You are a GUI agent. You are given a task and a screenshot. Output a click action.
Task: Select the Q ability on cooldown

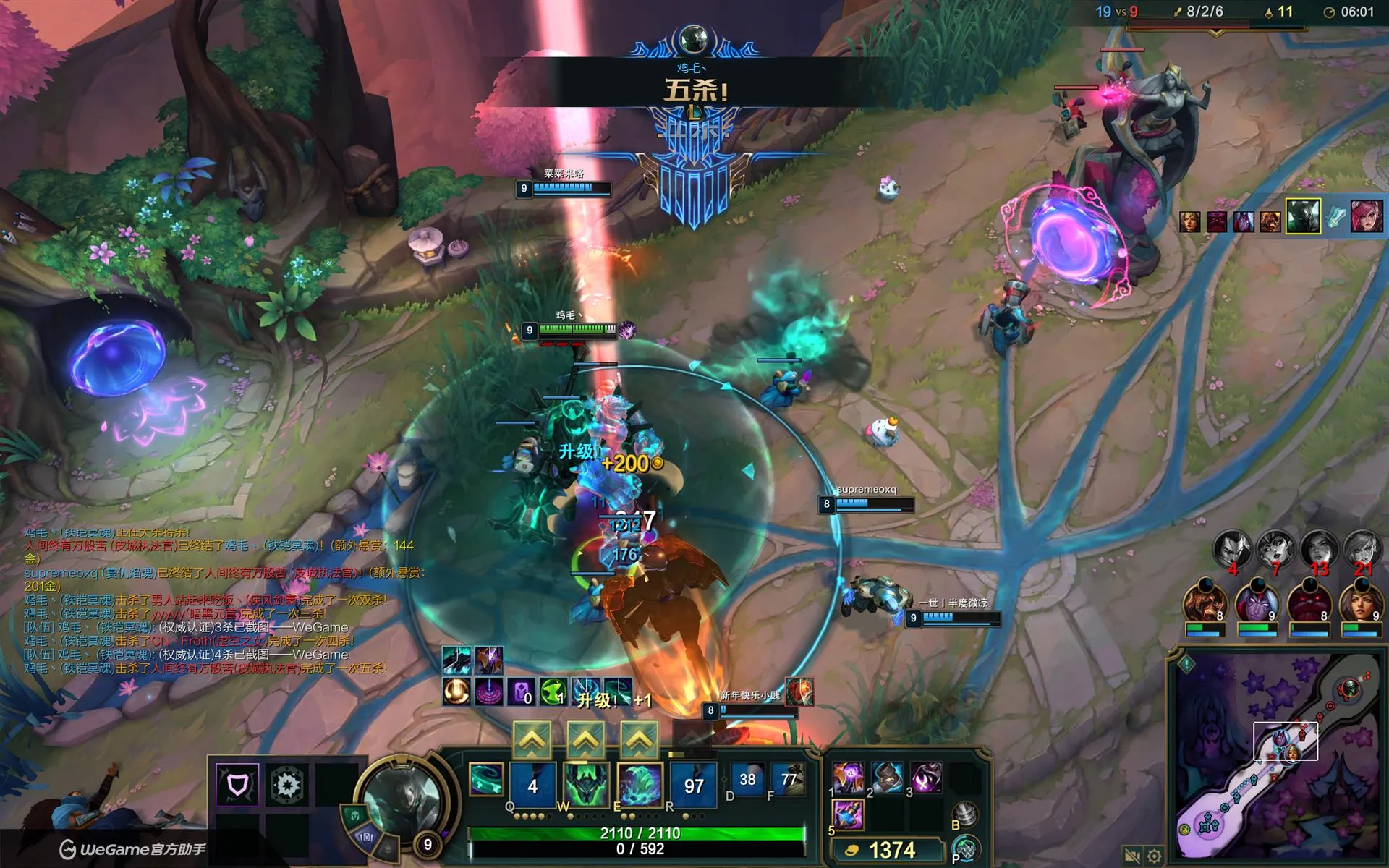(x=532, y=785)
